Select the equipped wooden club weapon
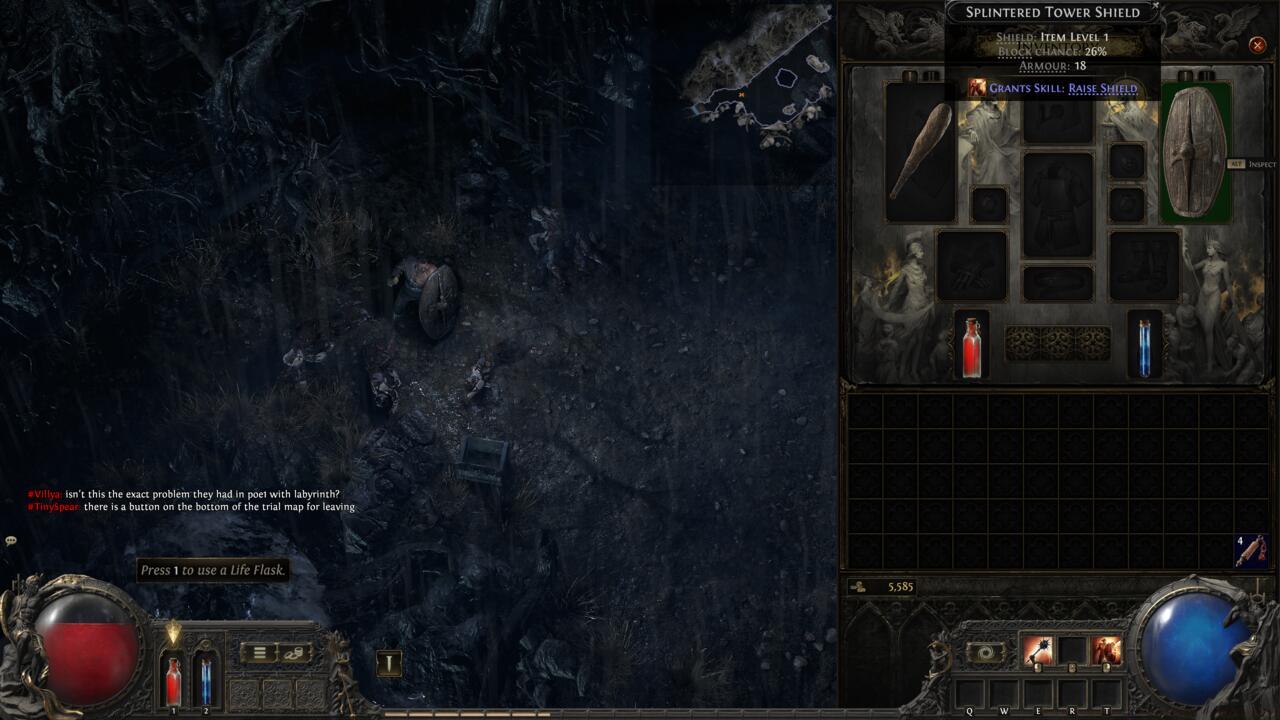 (x=920, y=152)
